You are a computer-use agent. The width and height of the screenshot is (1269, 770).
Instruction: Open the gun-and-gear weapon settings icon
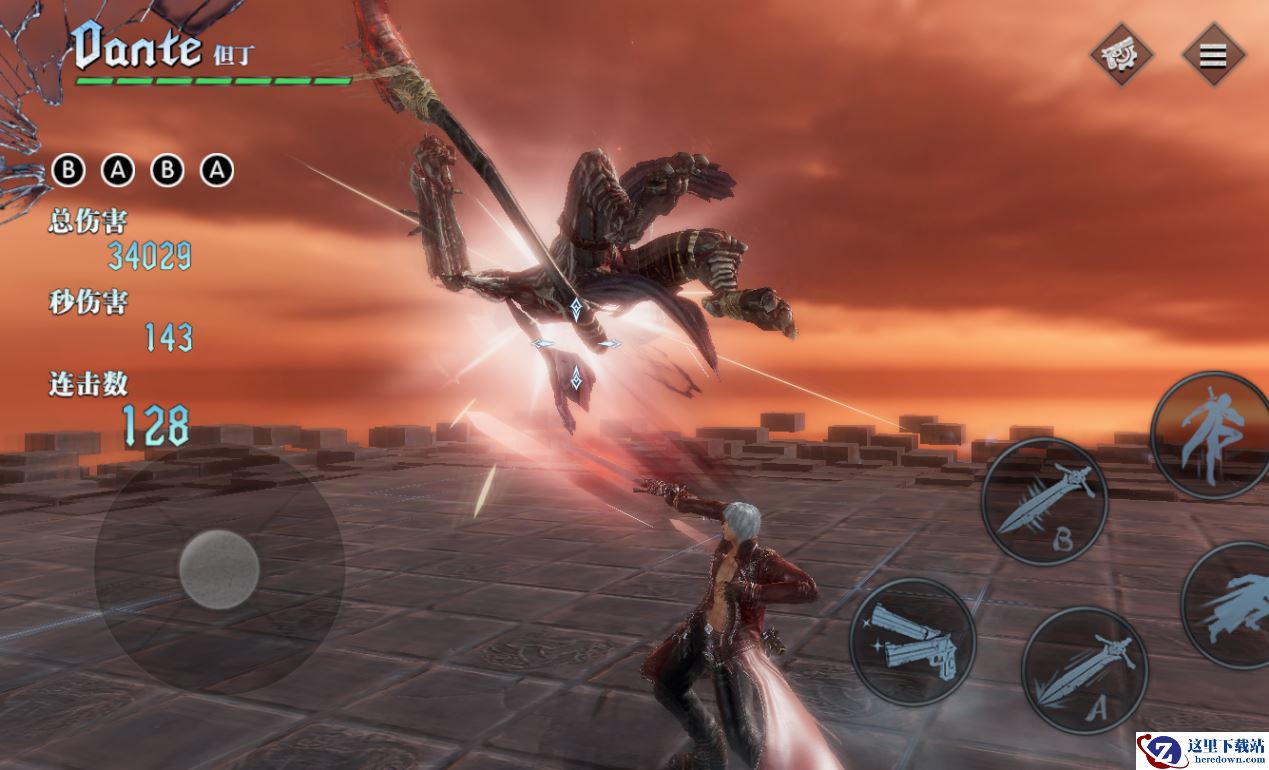tap(1121, 55)
